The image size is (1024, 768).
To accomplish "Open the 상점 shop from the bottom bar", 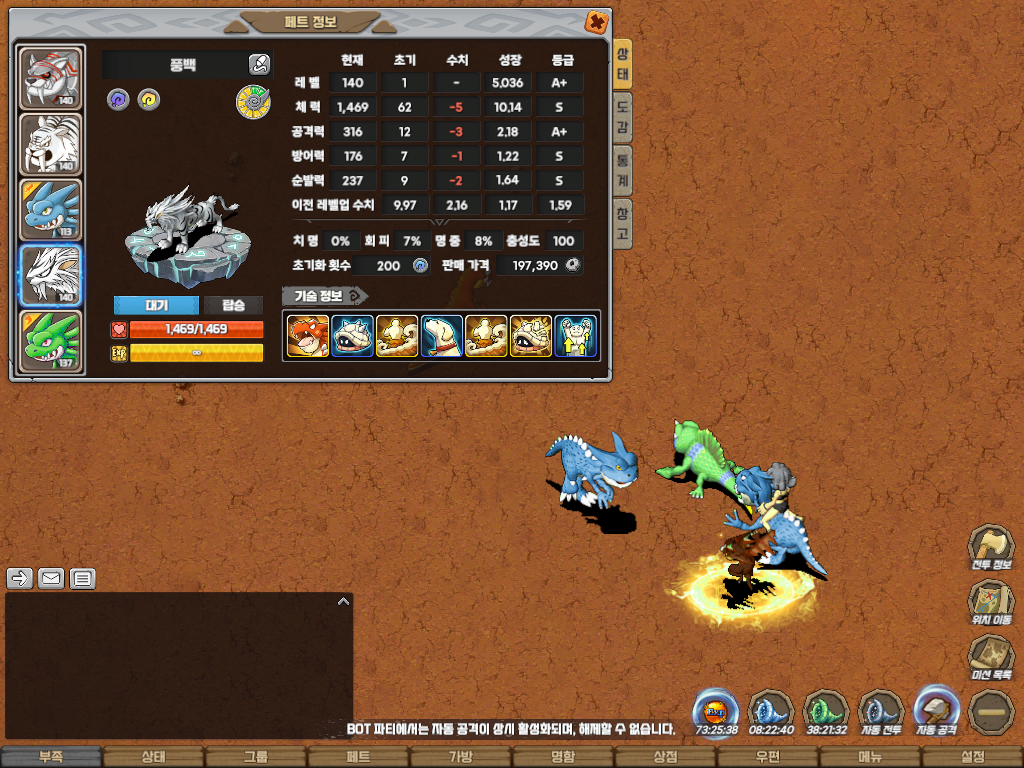I will [665, 757].
